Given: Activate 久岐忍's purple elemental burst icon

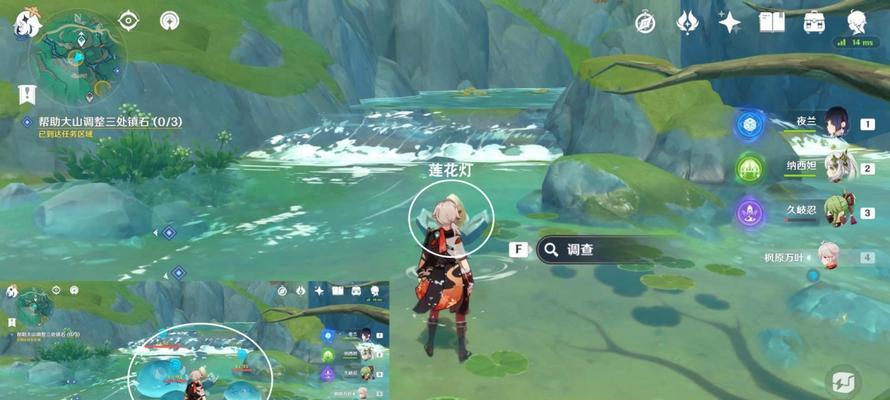Looking at the screenshot, I should pos(749,212).
